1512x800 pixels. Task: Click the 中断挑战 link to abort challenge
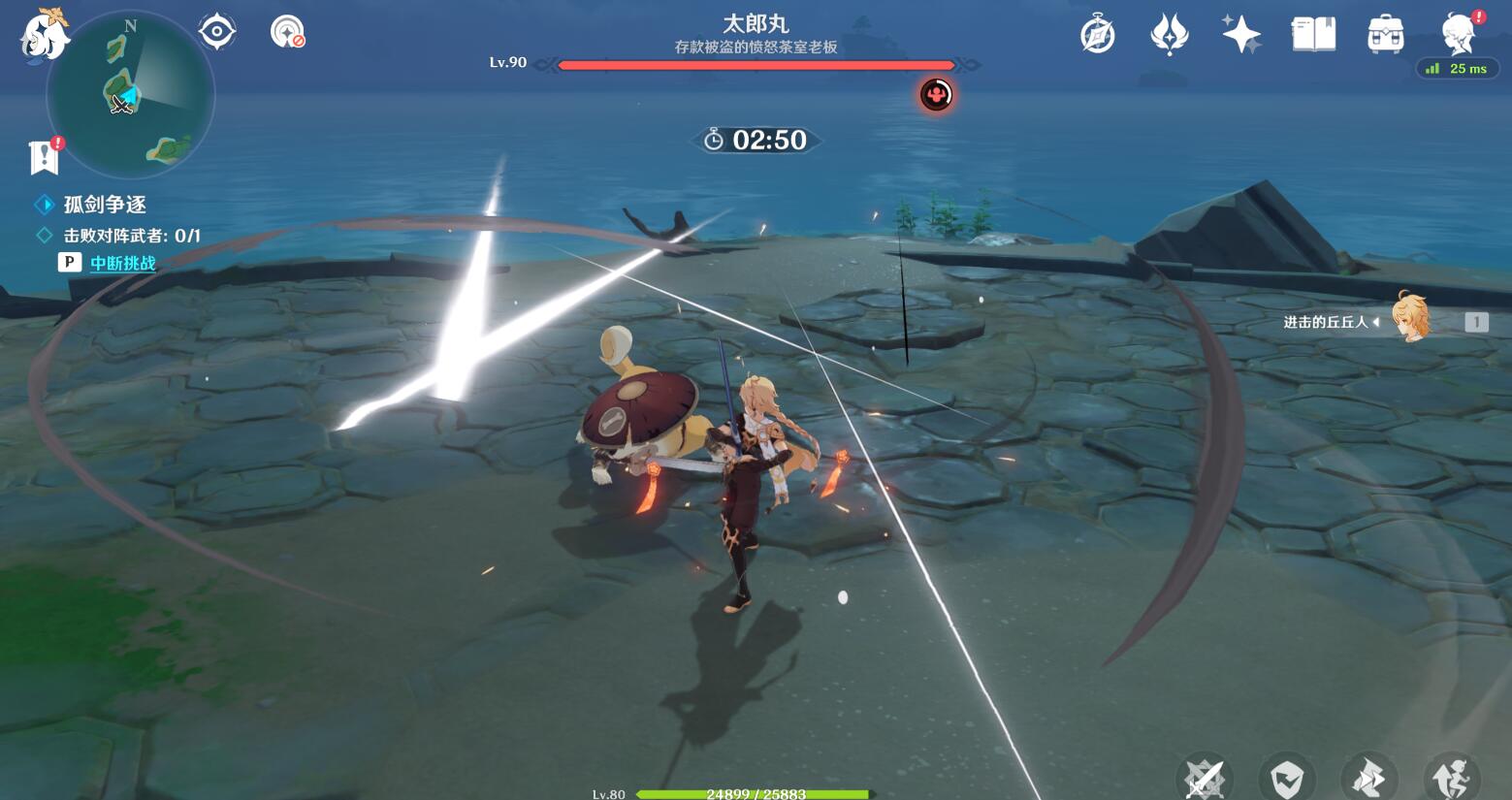pyautogui.click(x=122, y=263)
